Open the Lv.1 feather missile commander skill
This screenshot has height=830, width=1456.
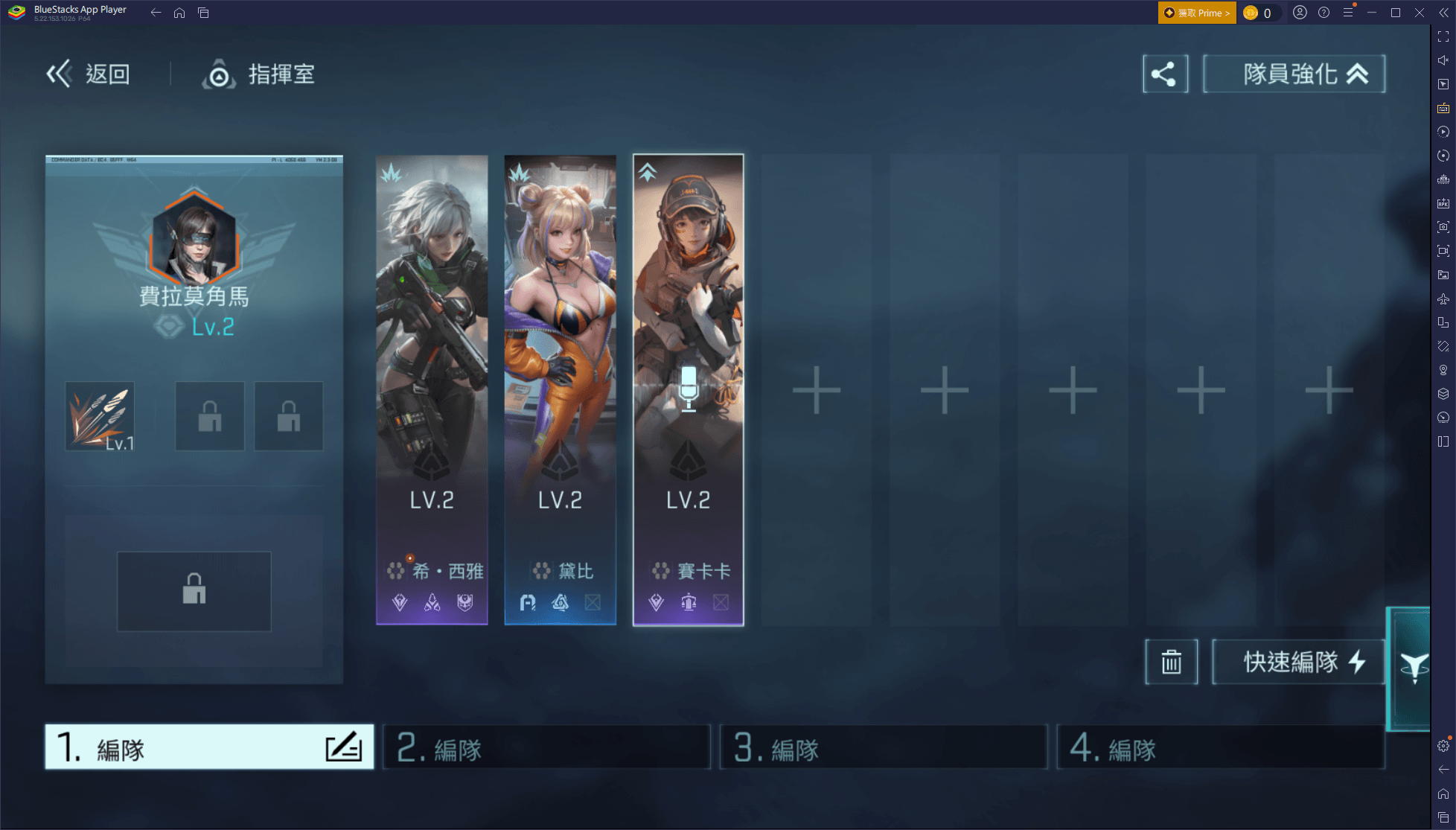[x=100, y=416]
